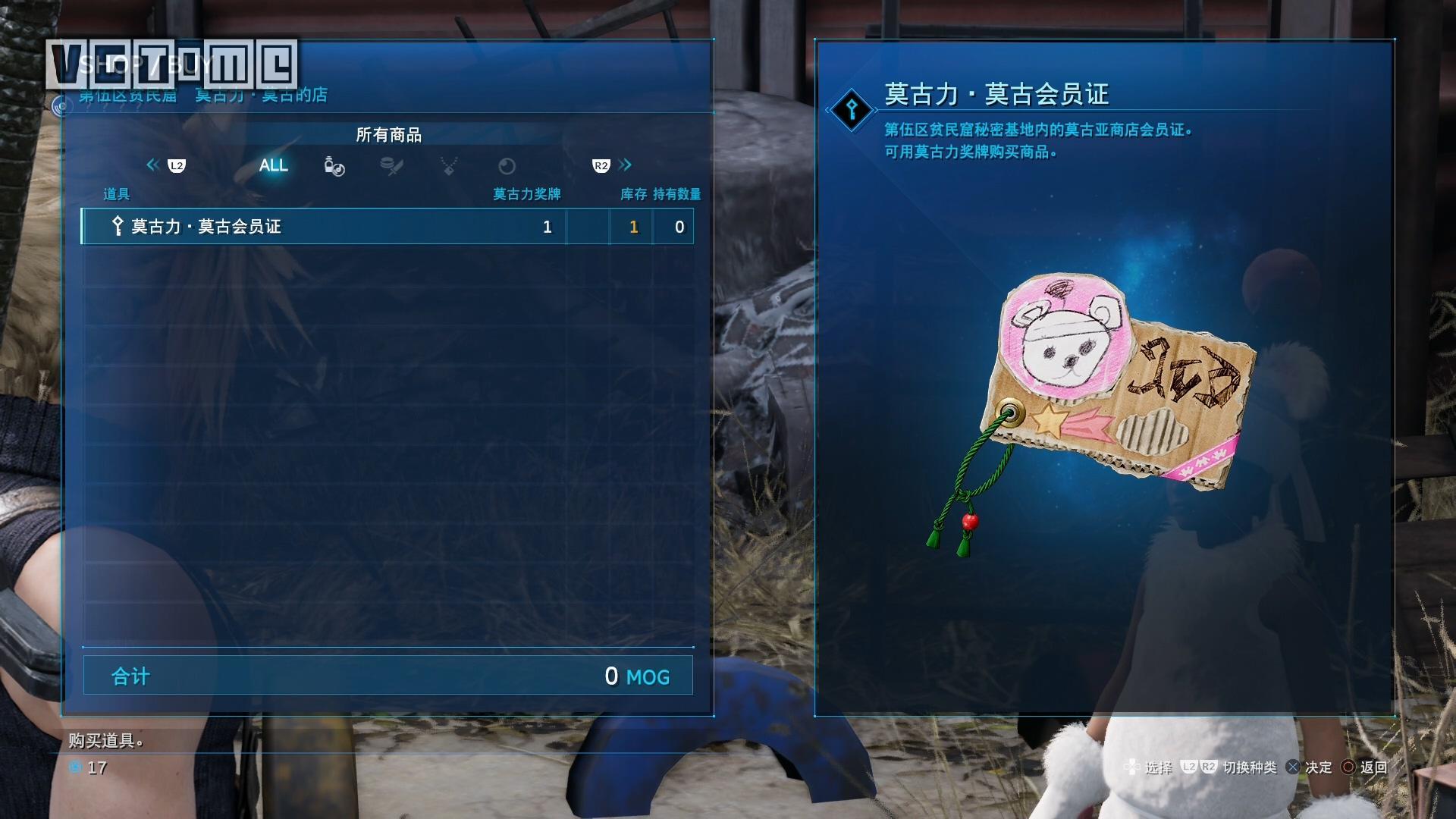Switch to the necklace accessories category

tap(449, 166)
